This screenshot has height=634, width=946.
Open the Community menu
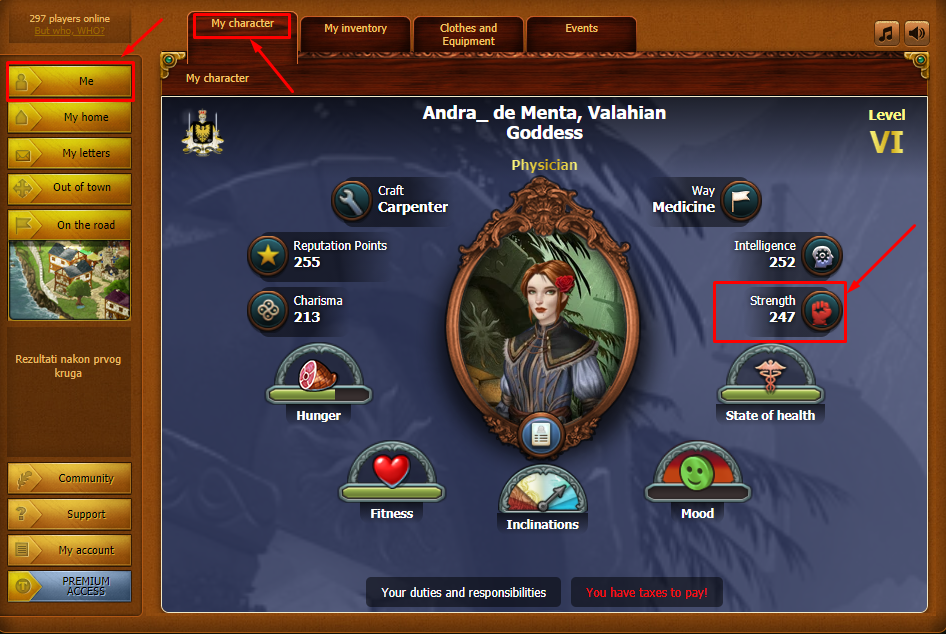(70, 478)
